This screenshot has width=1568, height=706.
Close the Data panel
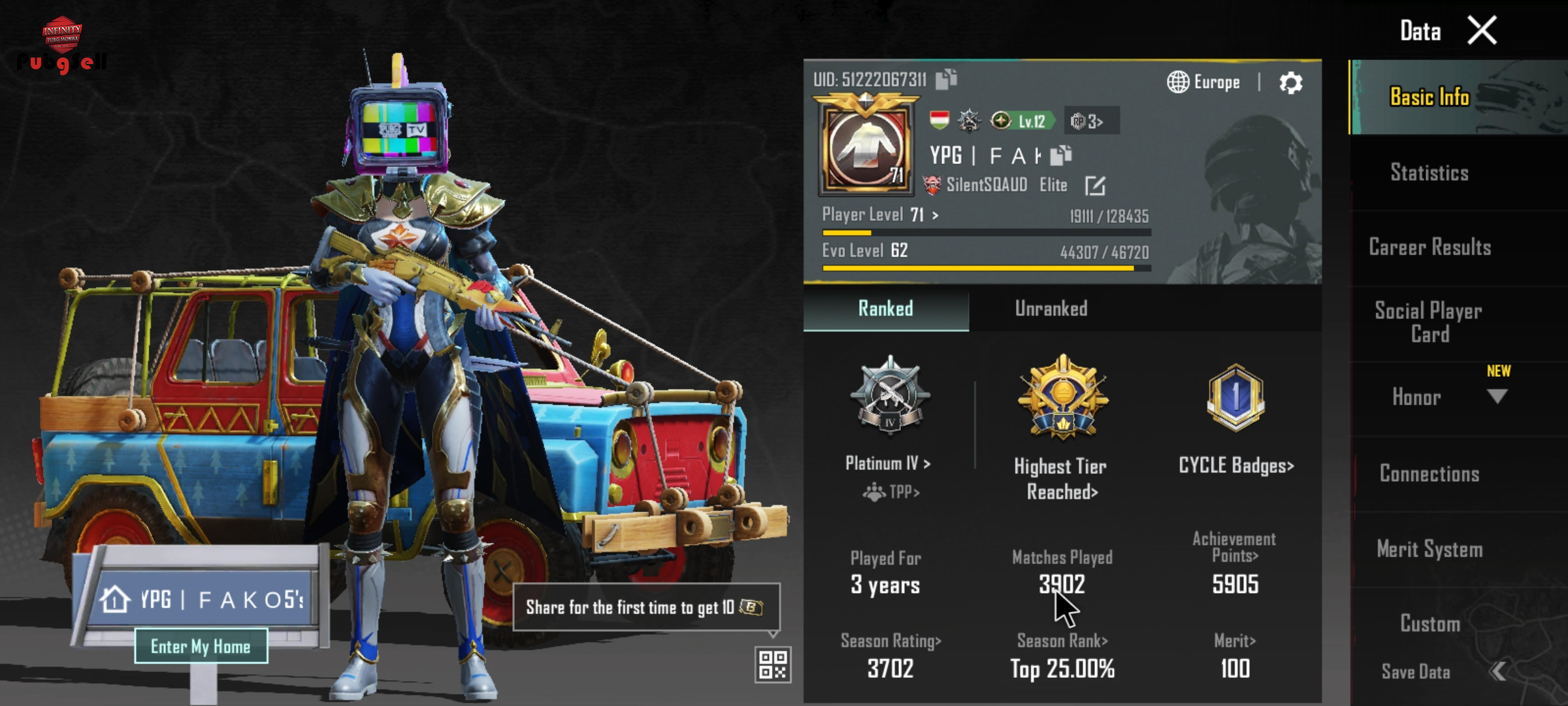1482,31
